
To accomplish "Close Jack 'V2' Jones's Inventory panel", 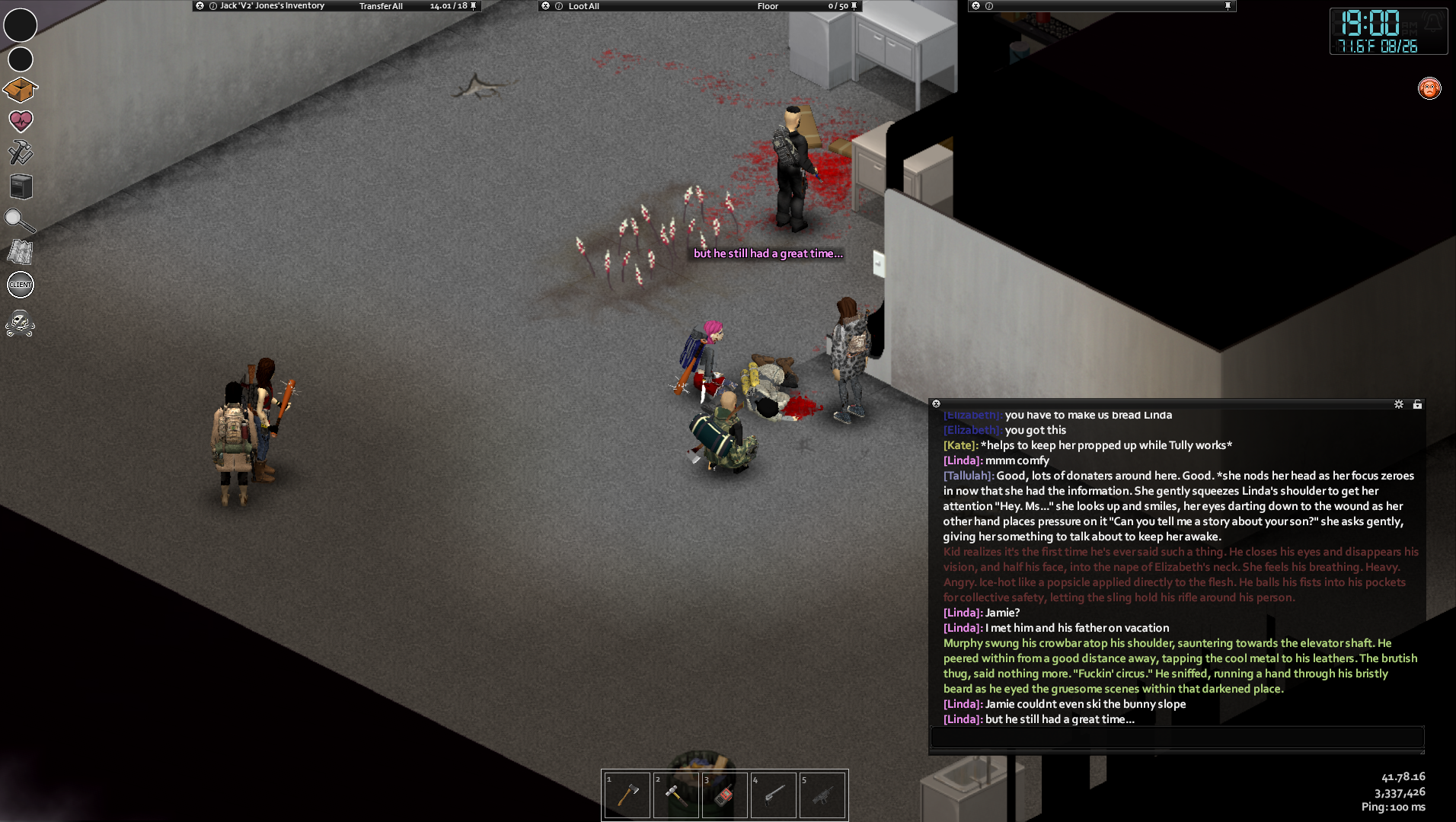I will click(x=200, y=5).
